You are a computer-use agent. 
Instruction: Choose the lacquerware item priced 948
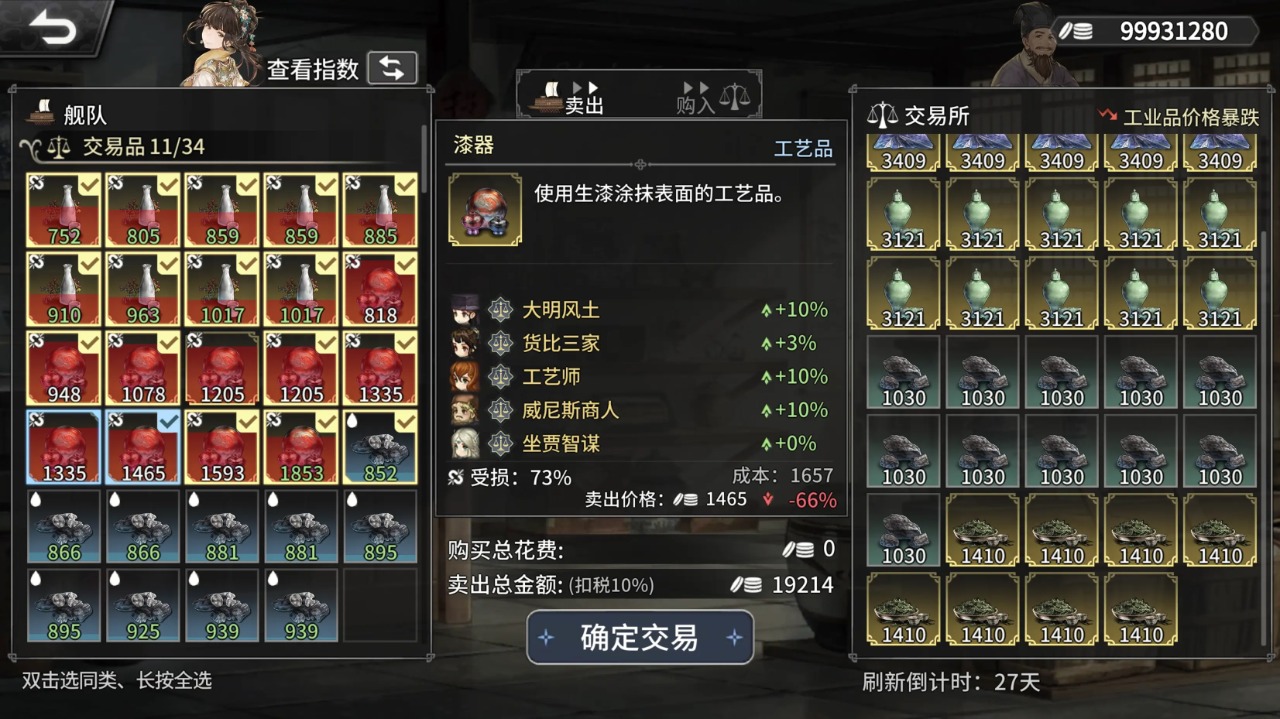(64, 368)
